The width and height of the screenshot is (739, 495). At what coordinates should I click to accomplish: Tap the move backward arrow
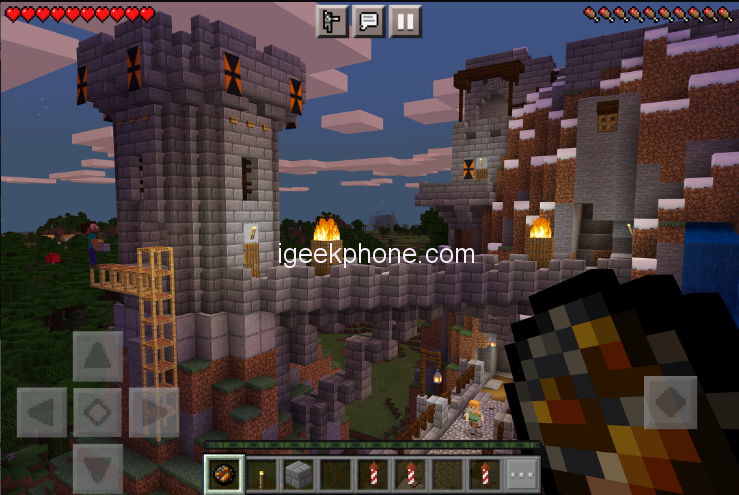pos(98,467)
